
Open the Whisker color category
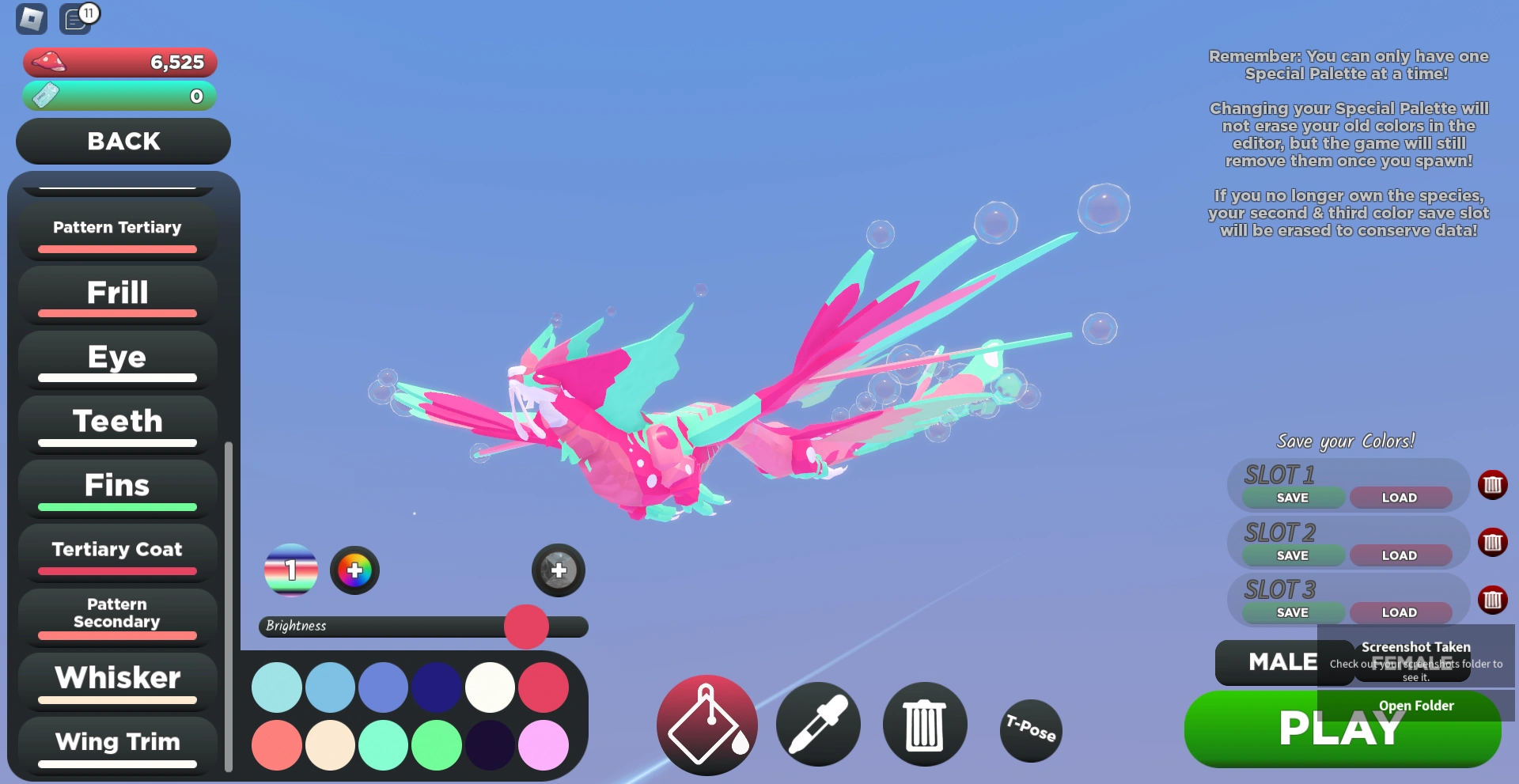click(116, 678)
